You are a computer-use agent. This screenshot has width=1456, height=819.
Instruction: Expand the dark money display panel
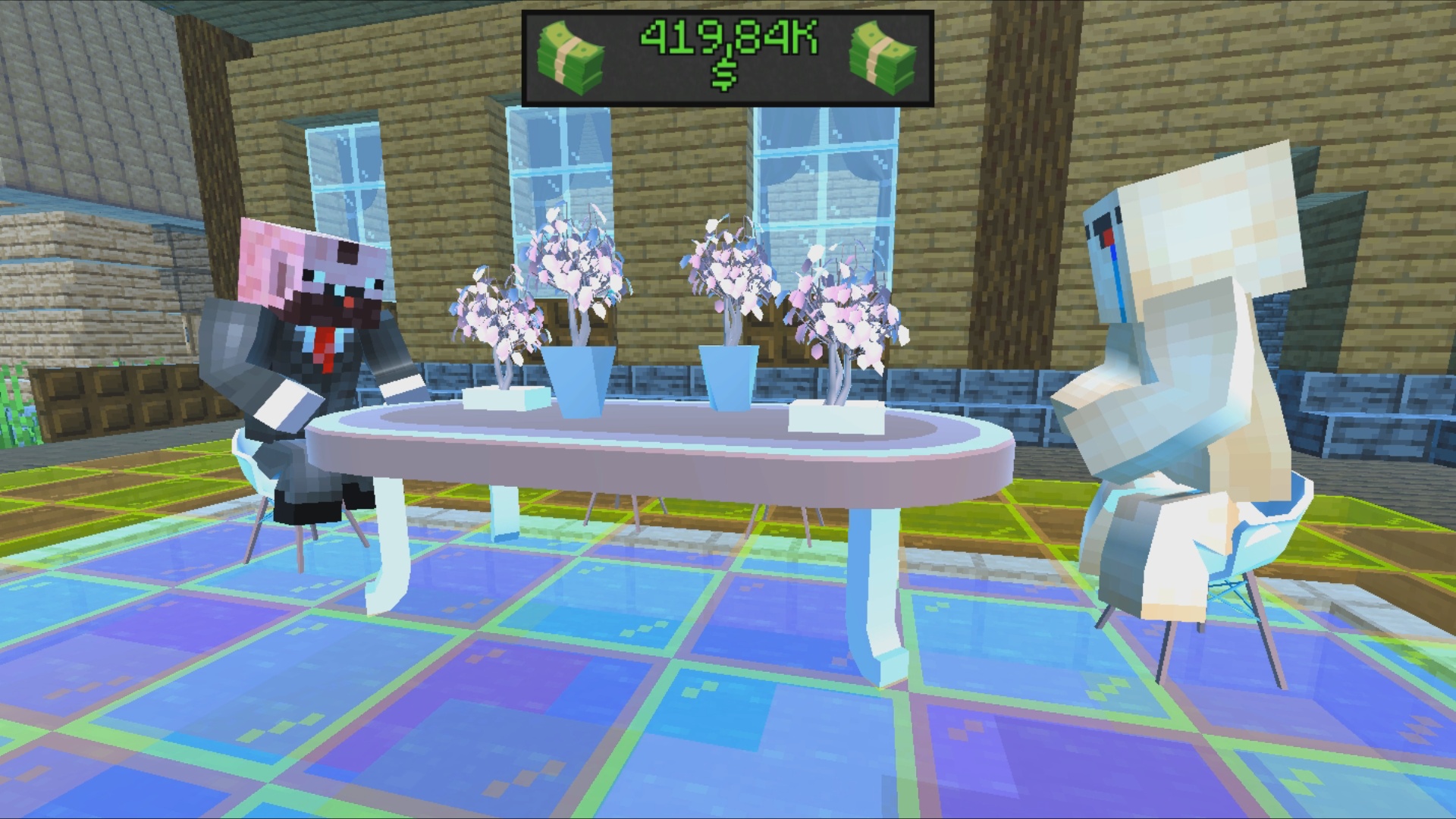click(x=726, y=55)
